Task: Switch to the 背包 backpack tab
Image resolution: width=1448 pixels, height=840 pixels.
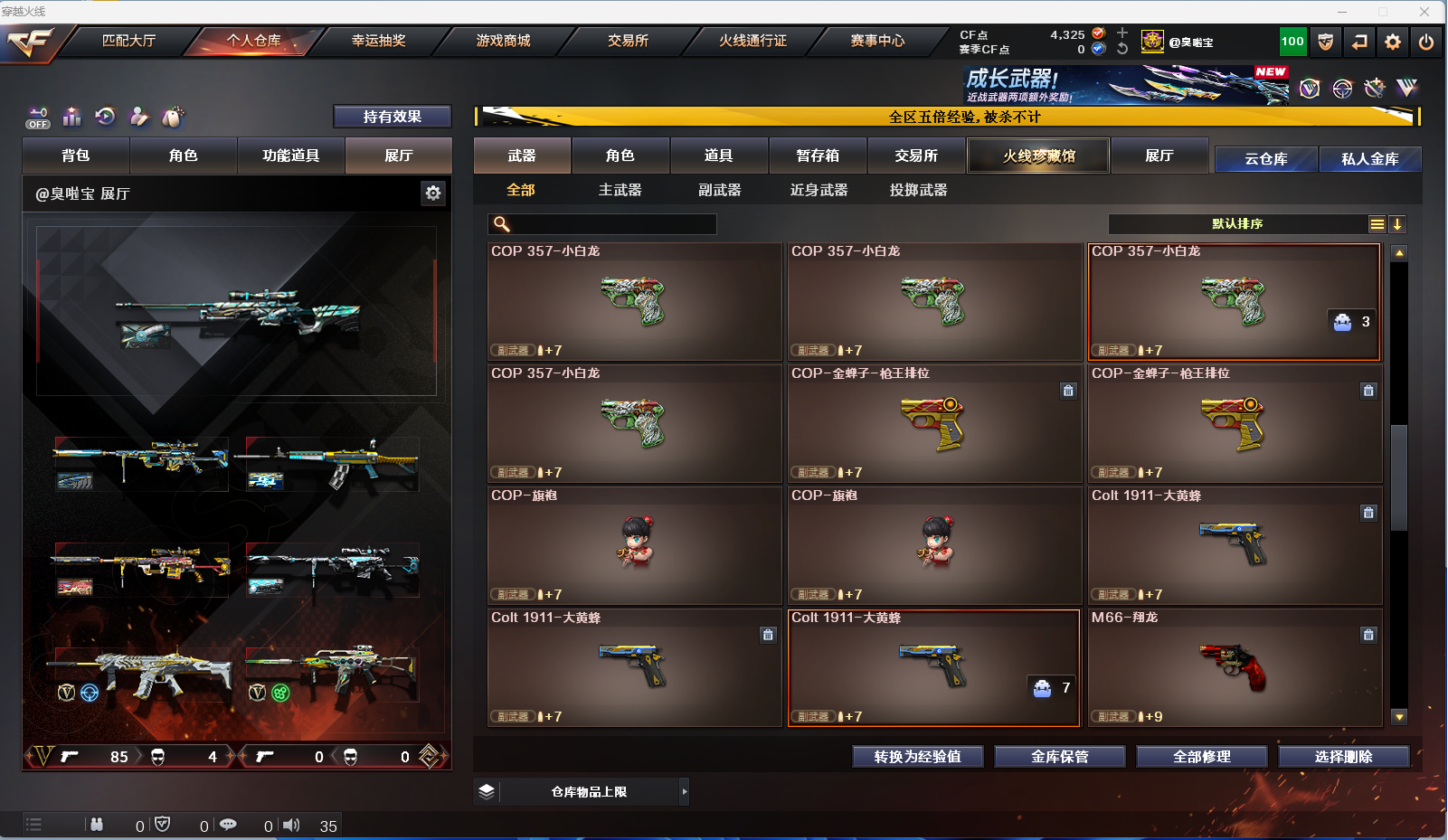Action: click(x=76, y=156)
